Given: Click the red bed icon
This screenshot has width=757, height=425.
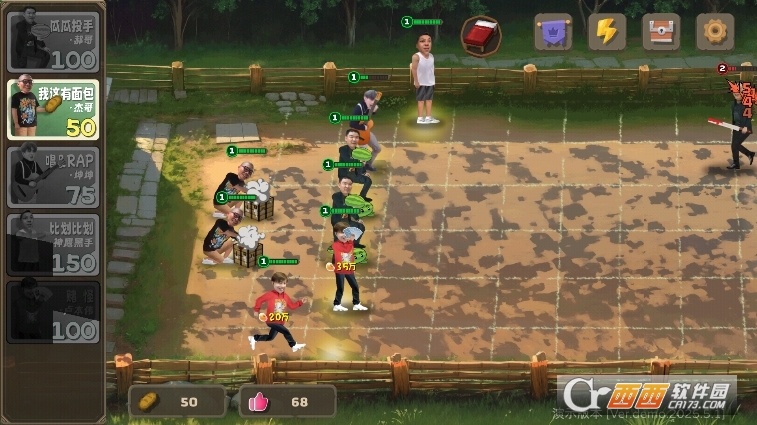Looking at the screenshot, I should tap(481, 35).
